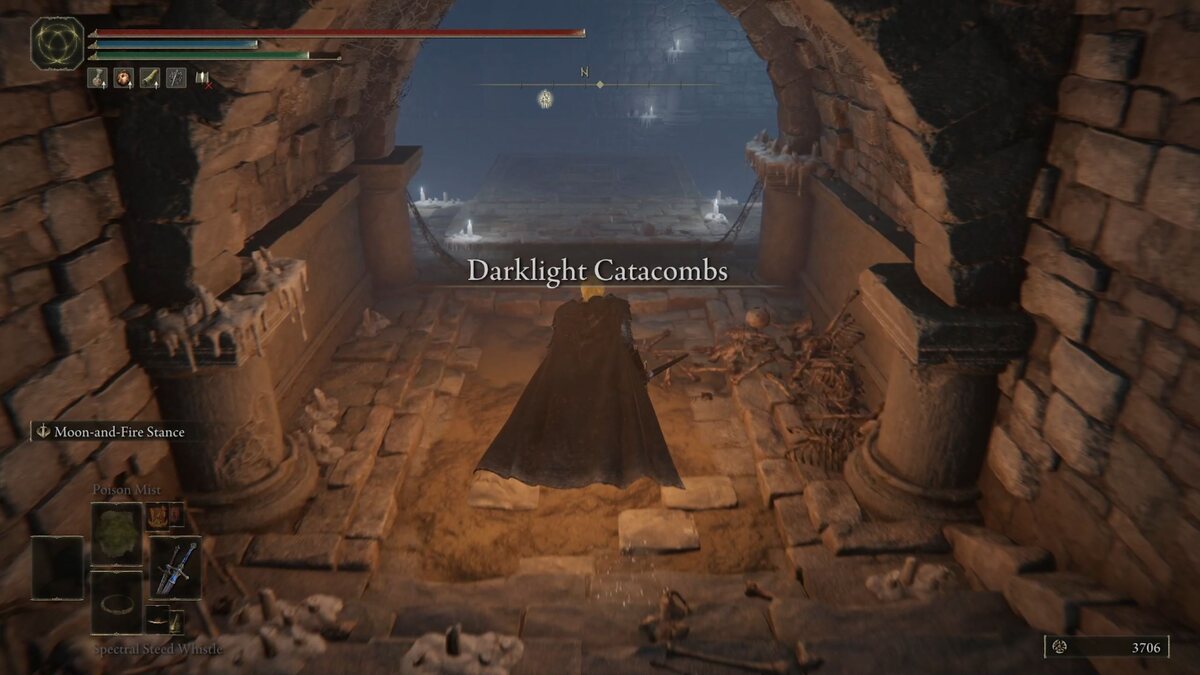
Task: Click the glowing great rune emblem
Action: (x=57, y=43)
